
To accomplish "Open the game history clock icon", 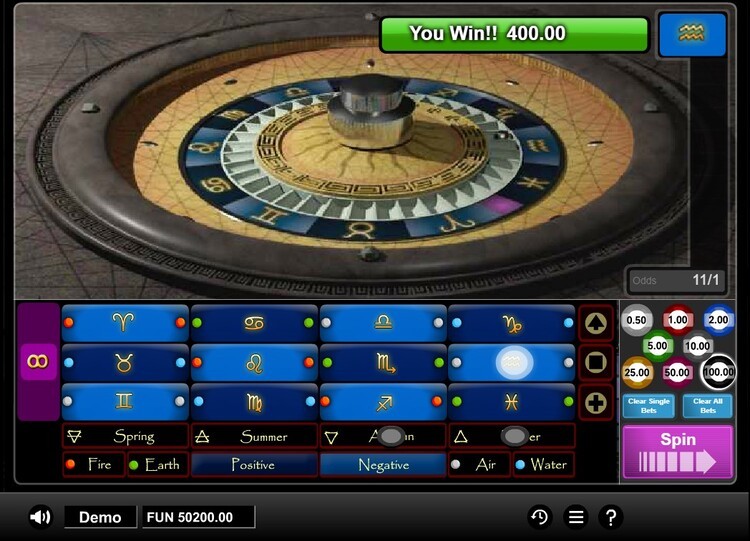I will 539,517.
